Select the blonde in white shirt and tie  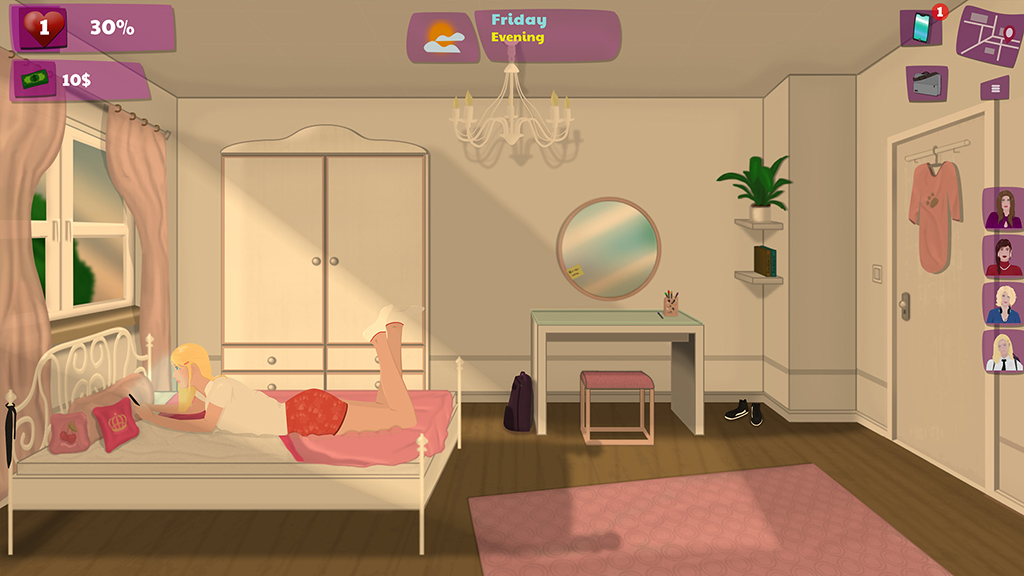click(x=1002, y=352)
